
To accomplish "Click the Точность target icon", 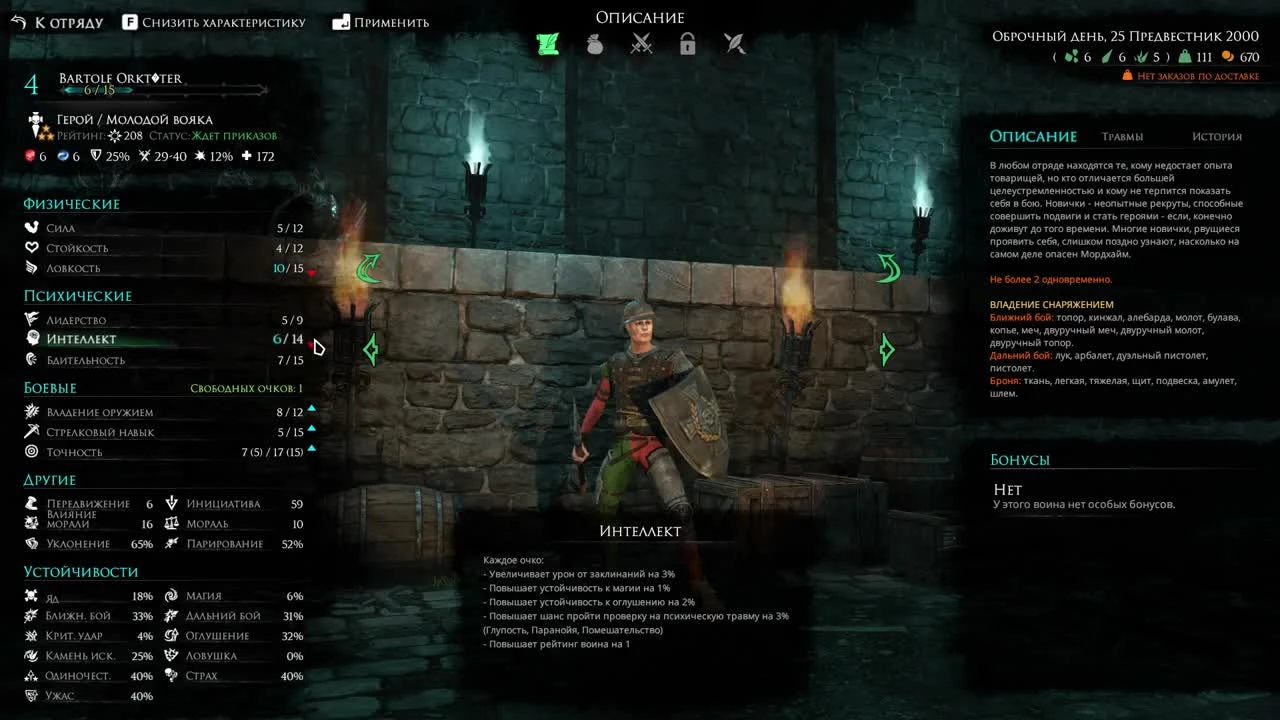I will [31, 451].
